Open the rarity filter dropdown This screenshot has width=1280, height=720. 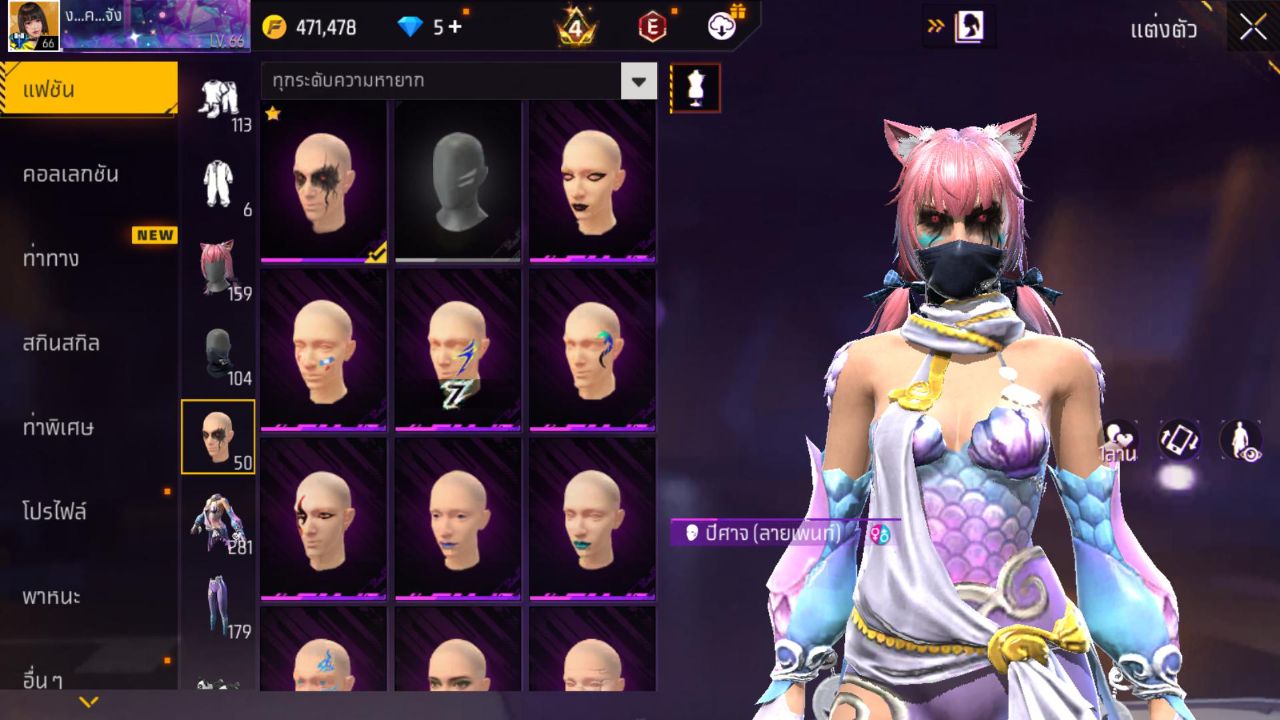[x=639, y=82]
